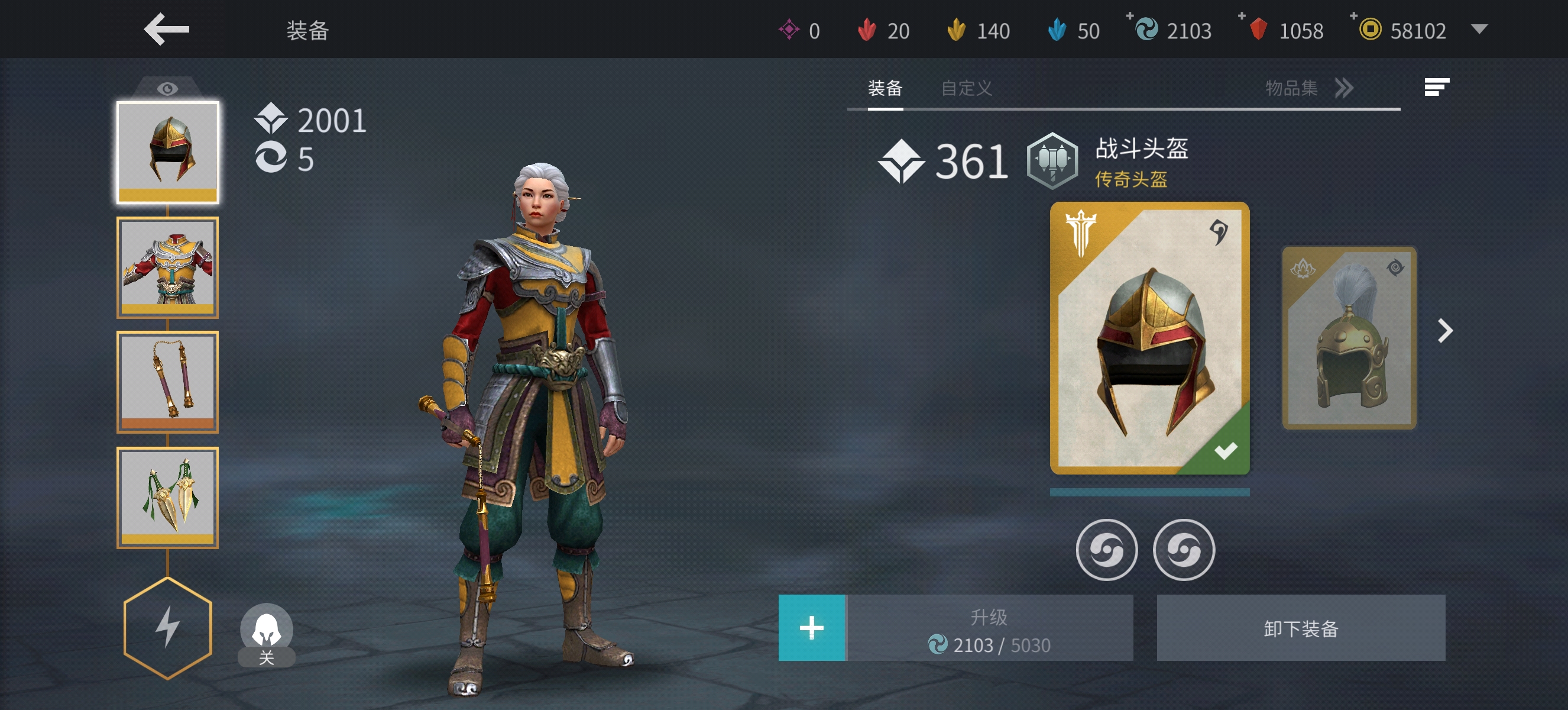
Task: Click the teal plus button
Action: tap(811, 628)
